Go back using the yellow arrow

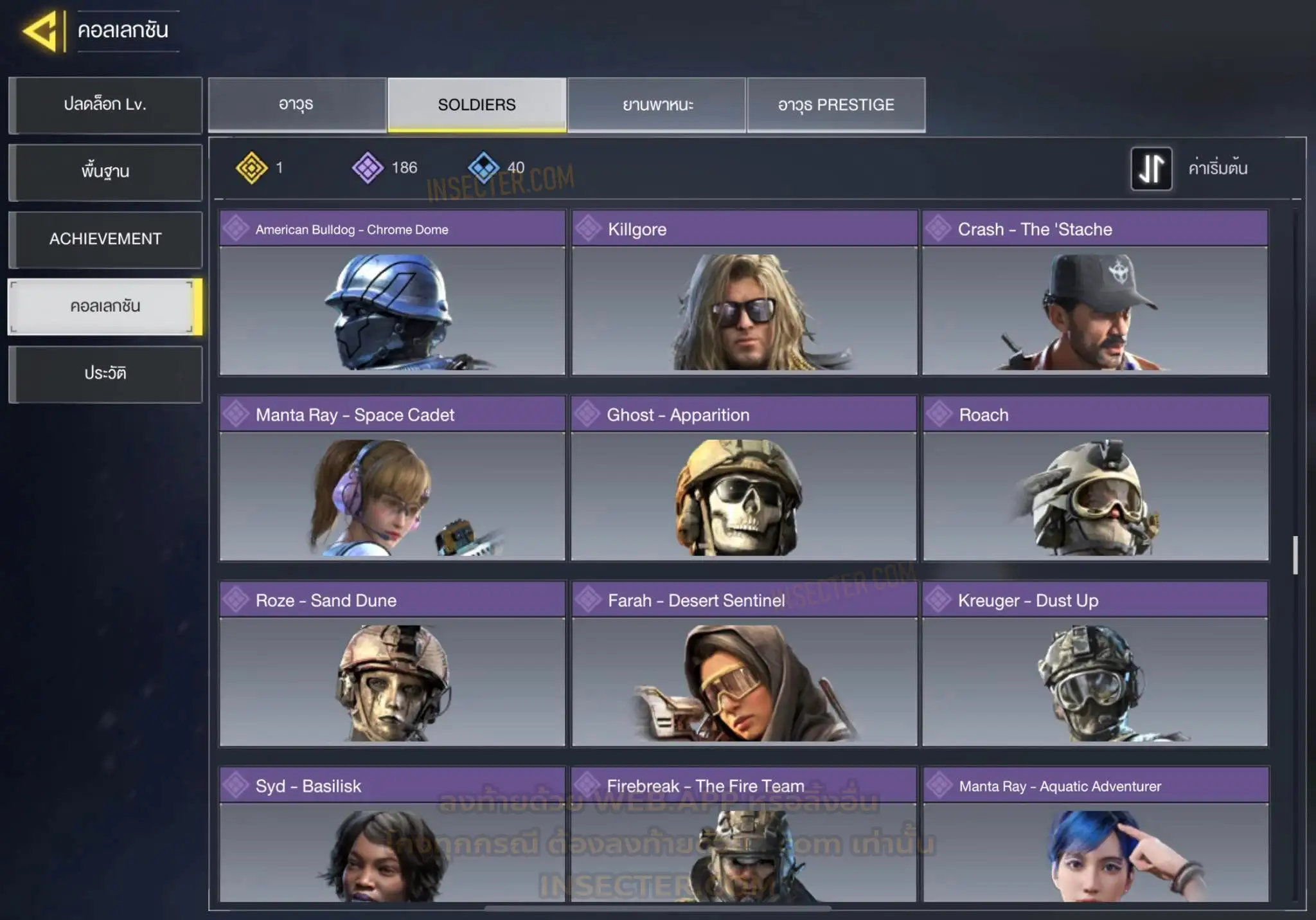point(42,30)
